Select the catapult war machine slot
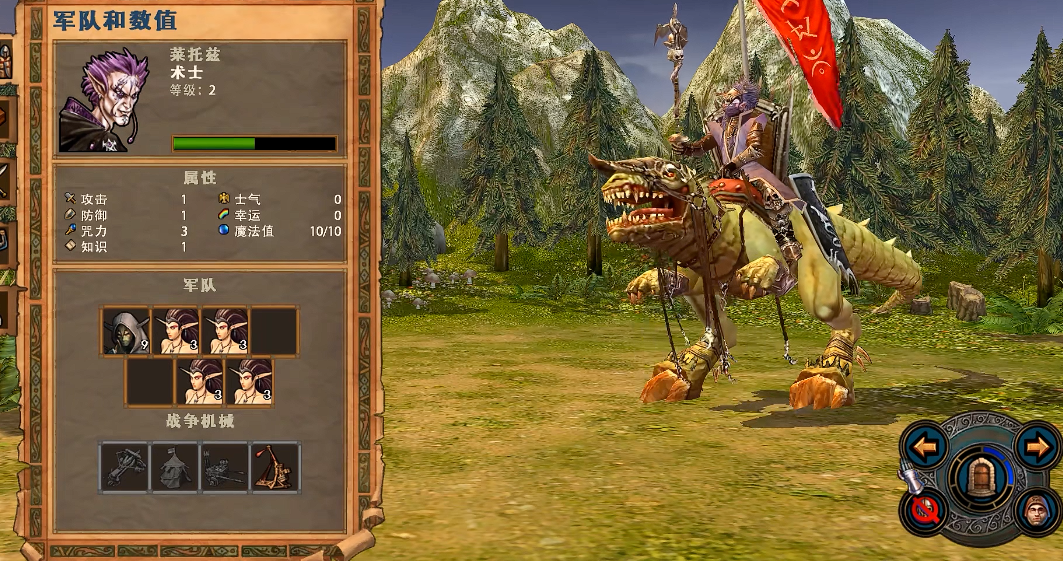 (x=275, y=467)
